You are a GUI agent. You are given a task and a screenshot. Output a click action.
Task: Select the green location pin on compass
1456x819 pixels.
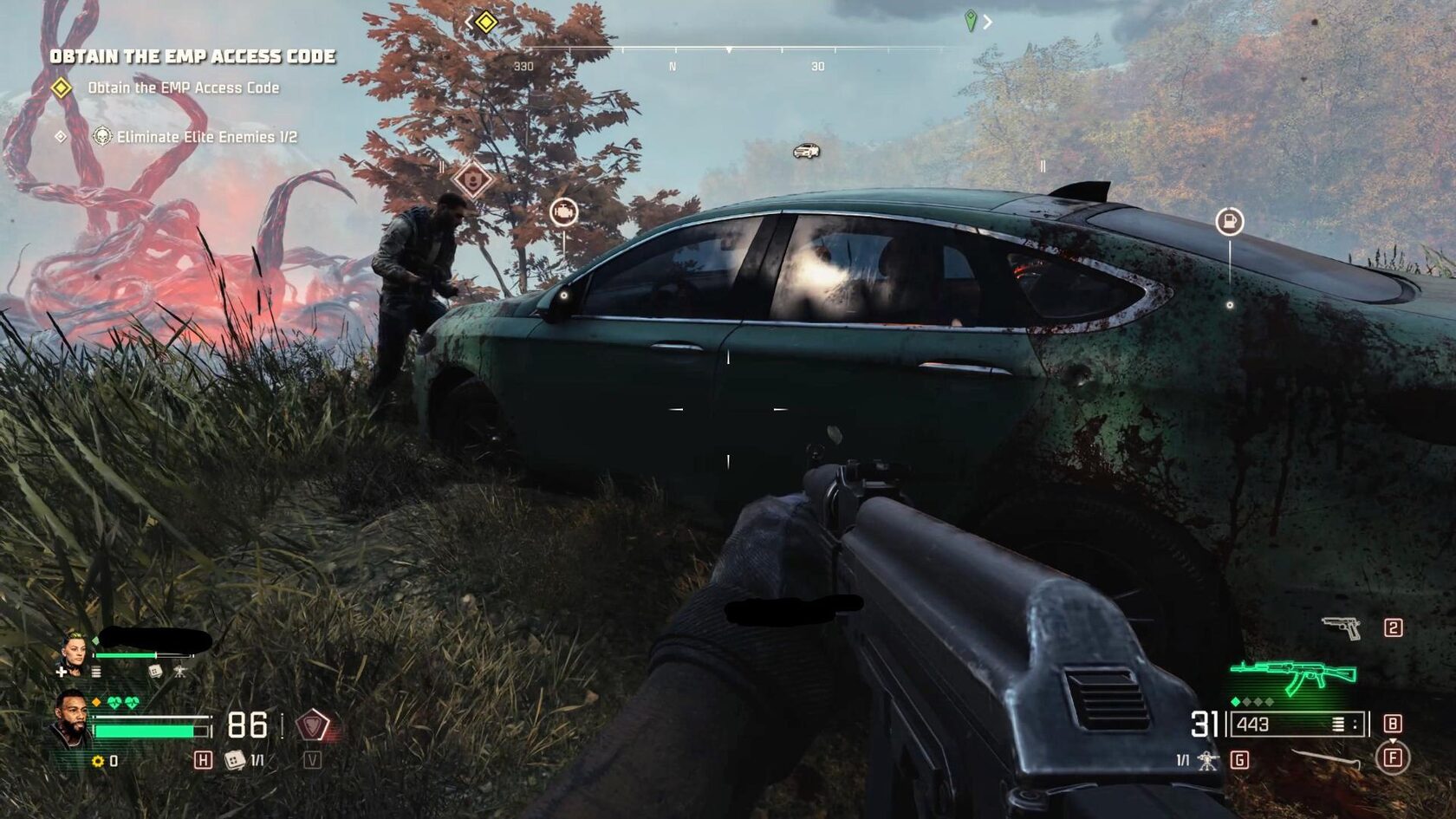tap(971, 20)
